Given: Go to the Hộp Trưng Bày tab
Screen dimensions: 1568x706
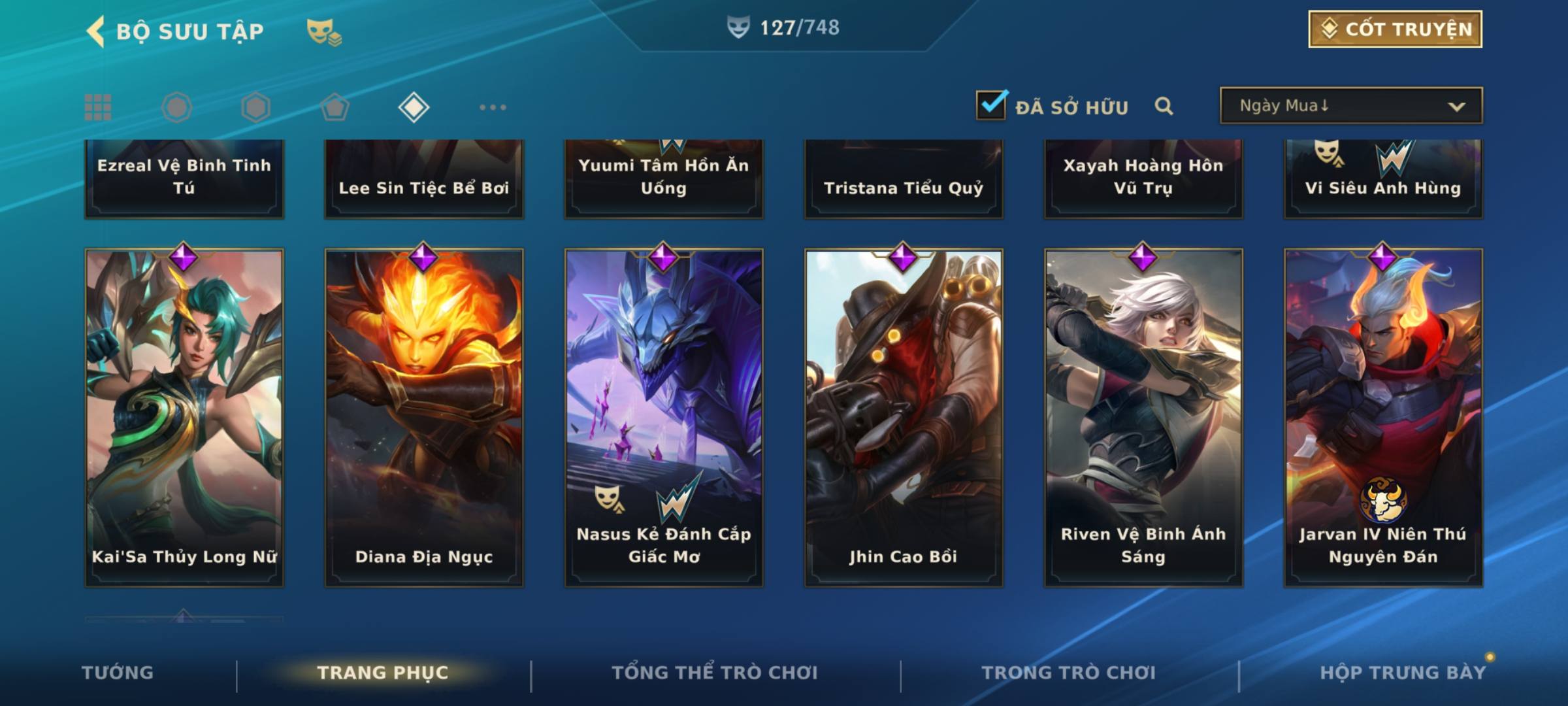Looking at the screenshot, I should [1403, 673].
